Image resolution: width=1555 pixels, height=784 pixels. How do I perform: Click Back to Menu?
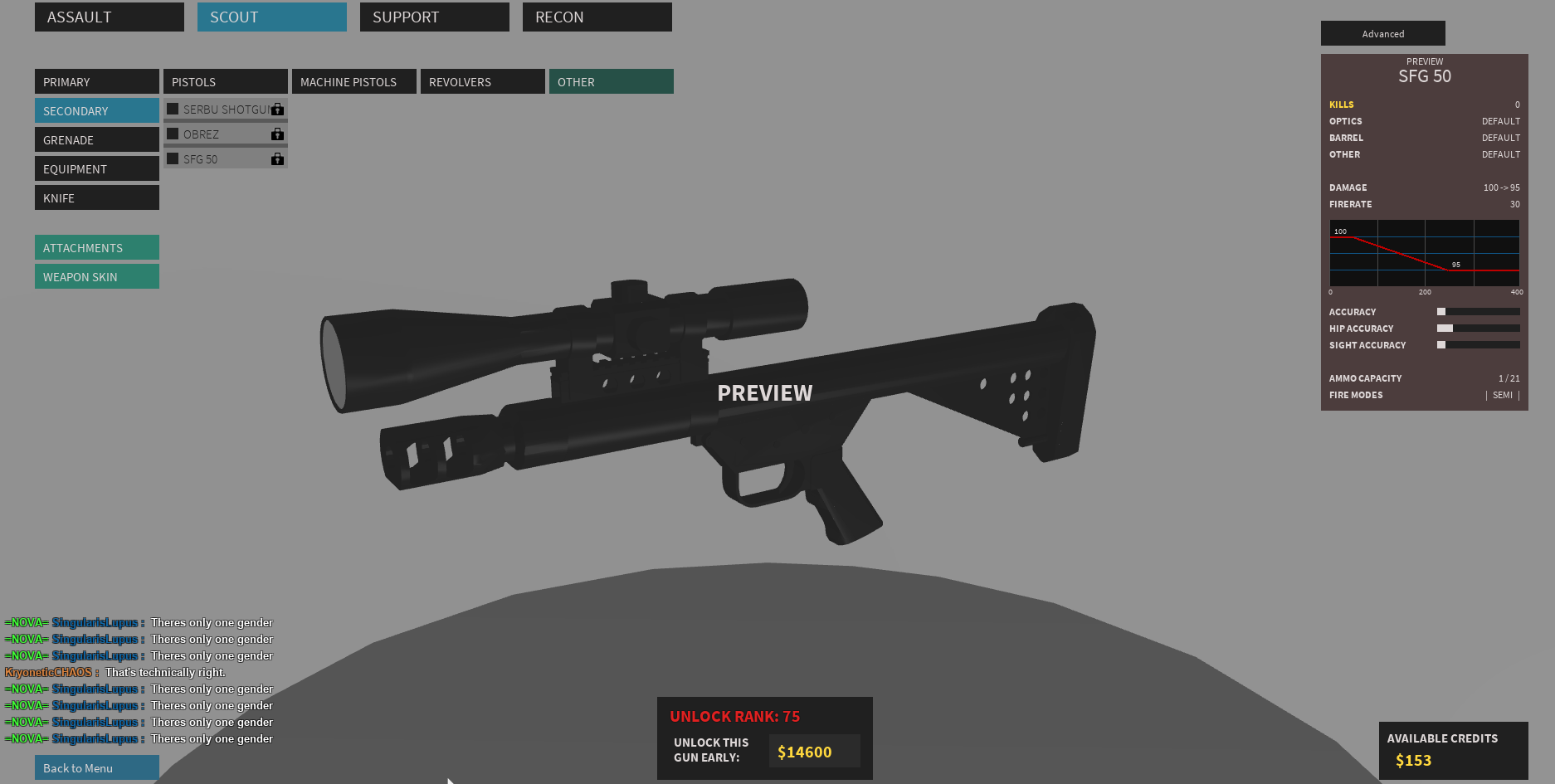(x=96, y=767)
